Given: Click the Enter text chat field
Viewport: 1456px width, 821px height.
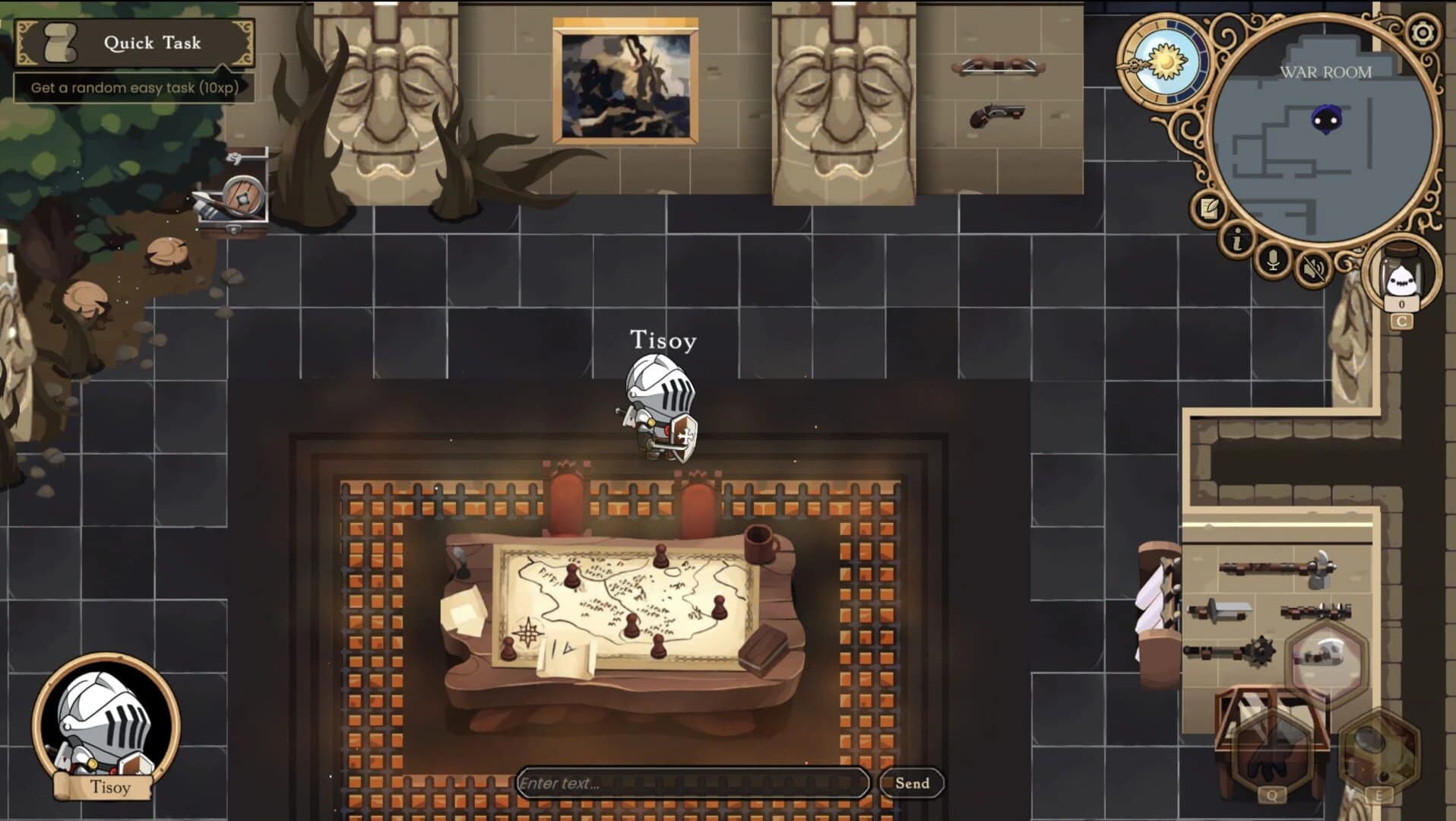Looking at the screenshot, I should click(694, 783).
